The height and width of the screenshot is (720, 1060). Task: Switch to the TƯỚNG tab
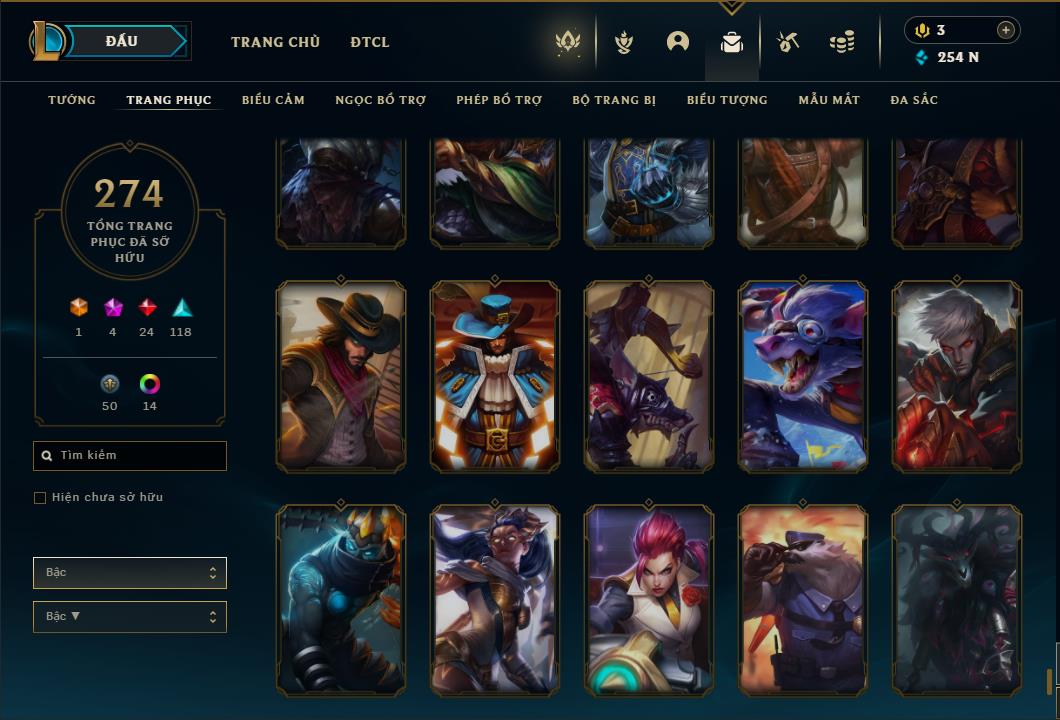click(72, 100)
